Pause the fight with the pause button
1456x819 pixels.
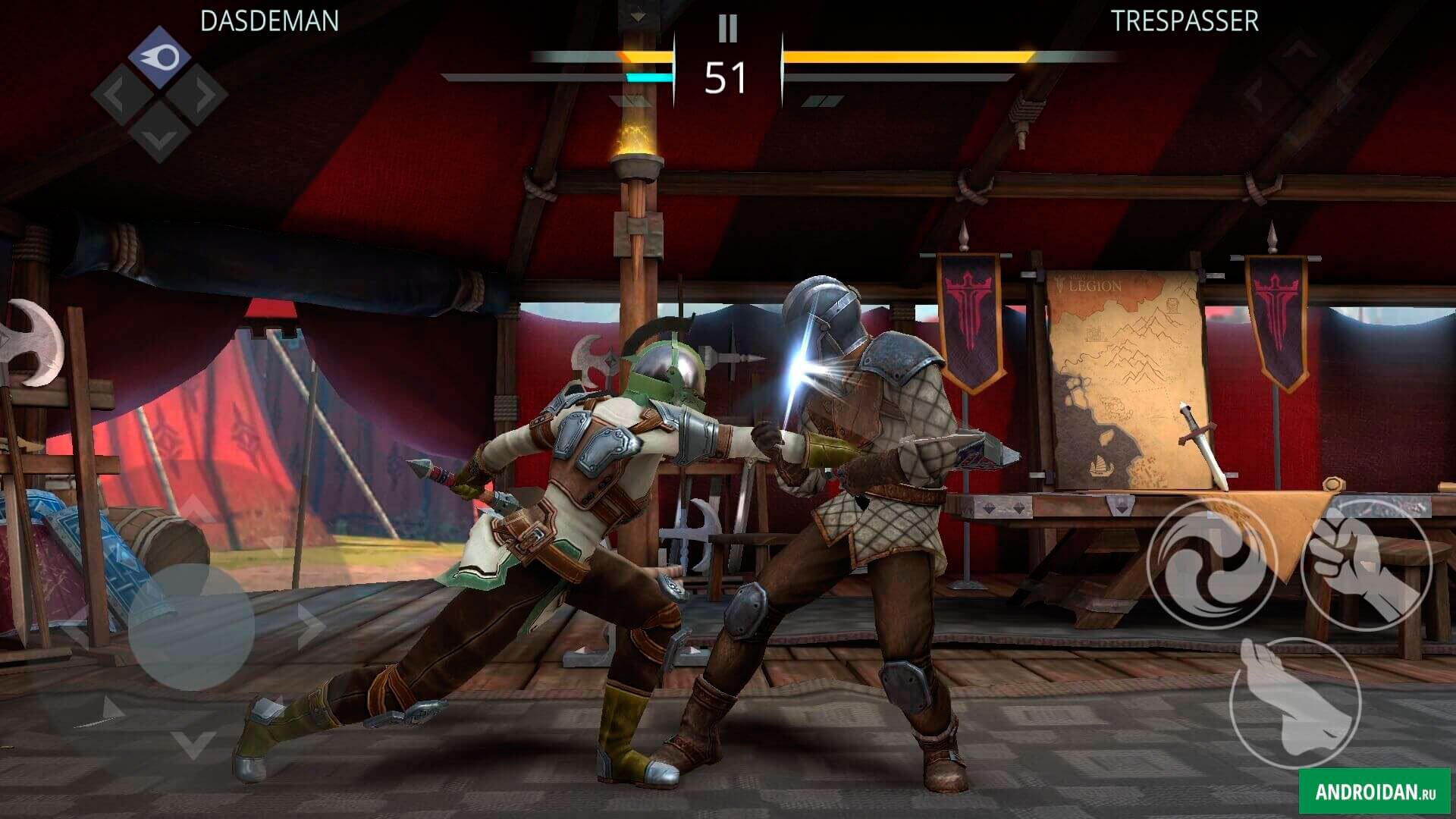pos(727,29)
